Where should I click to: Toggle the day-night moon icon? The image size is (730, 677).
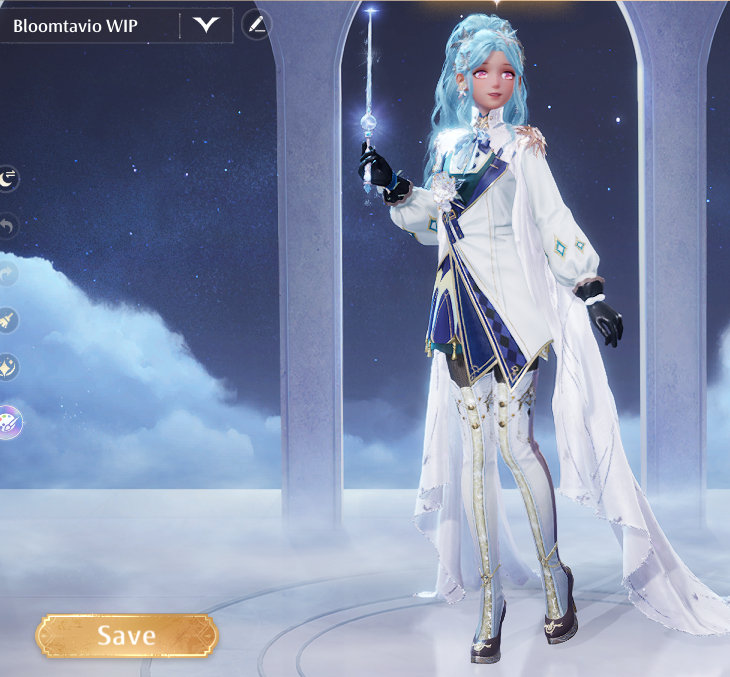pos(8,179)
